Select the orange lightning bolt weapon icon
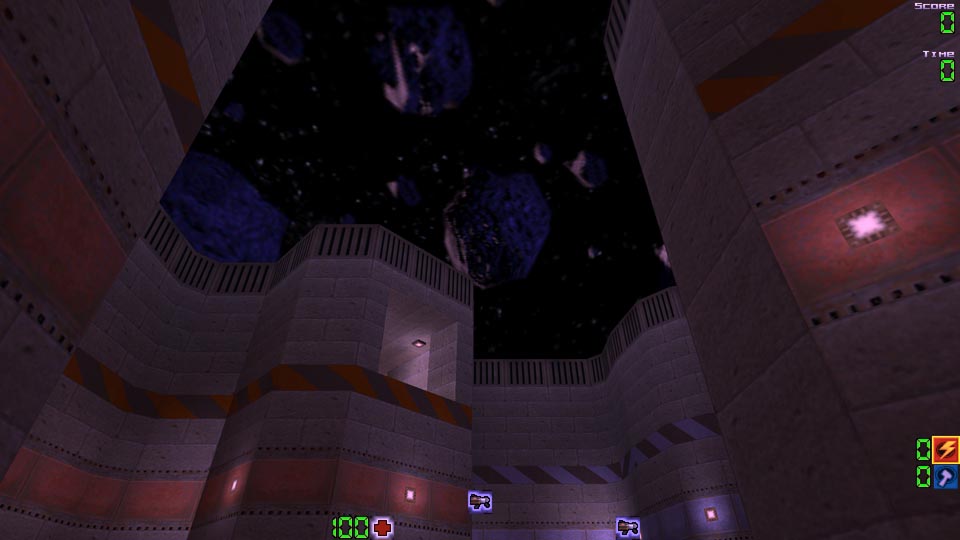 (x=945, y=449)
